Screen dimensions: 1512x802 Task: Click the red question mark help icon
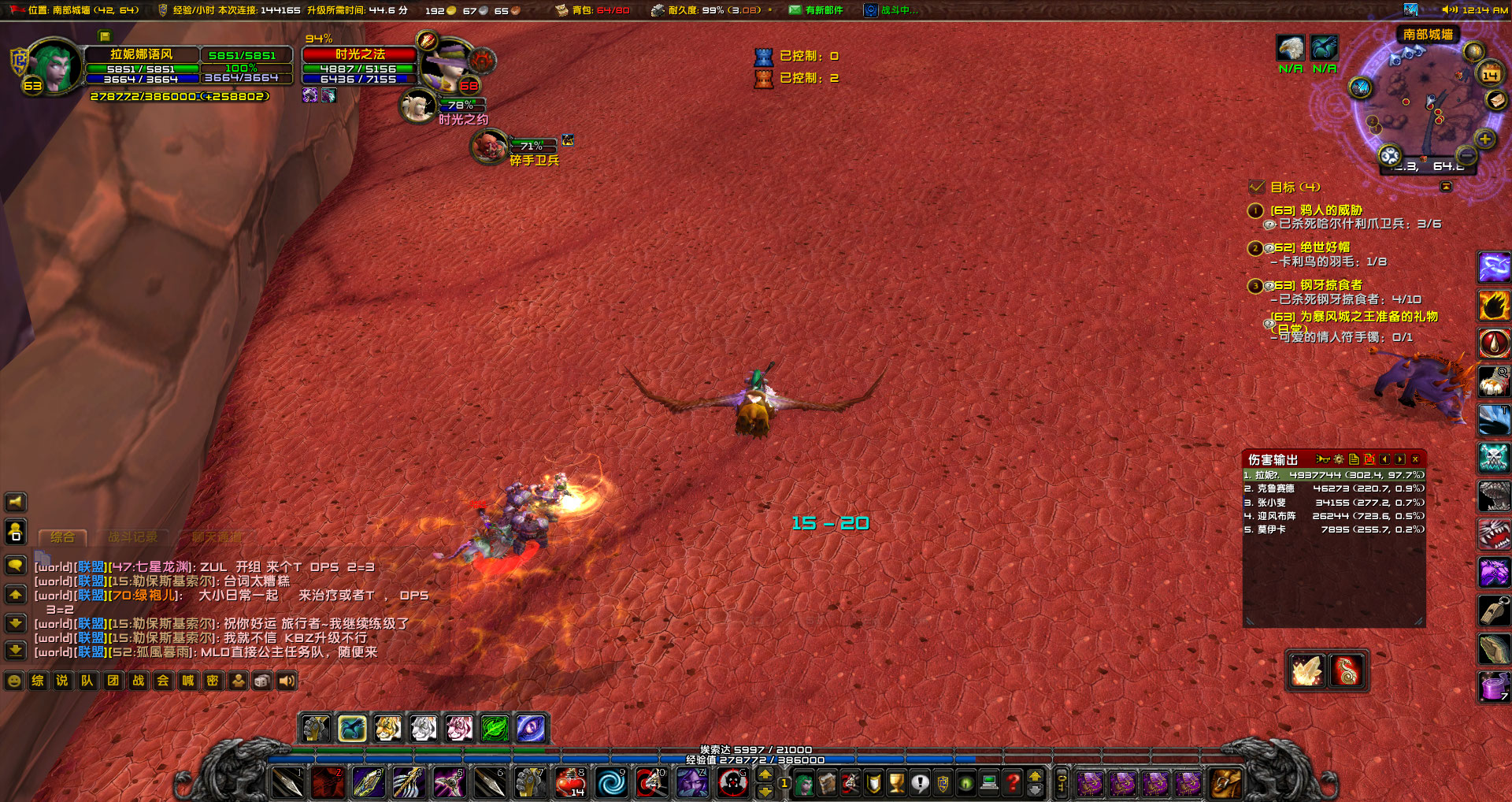pyautogui.click(x=1012, y=782)
